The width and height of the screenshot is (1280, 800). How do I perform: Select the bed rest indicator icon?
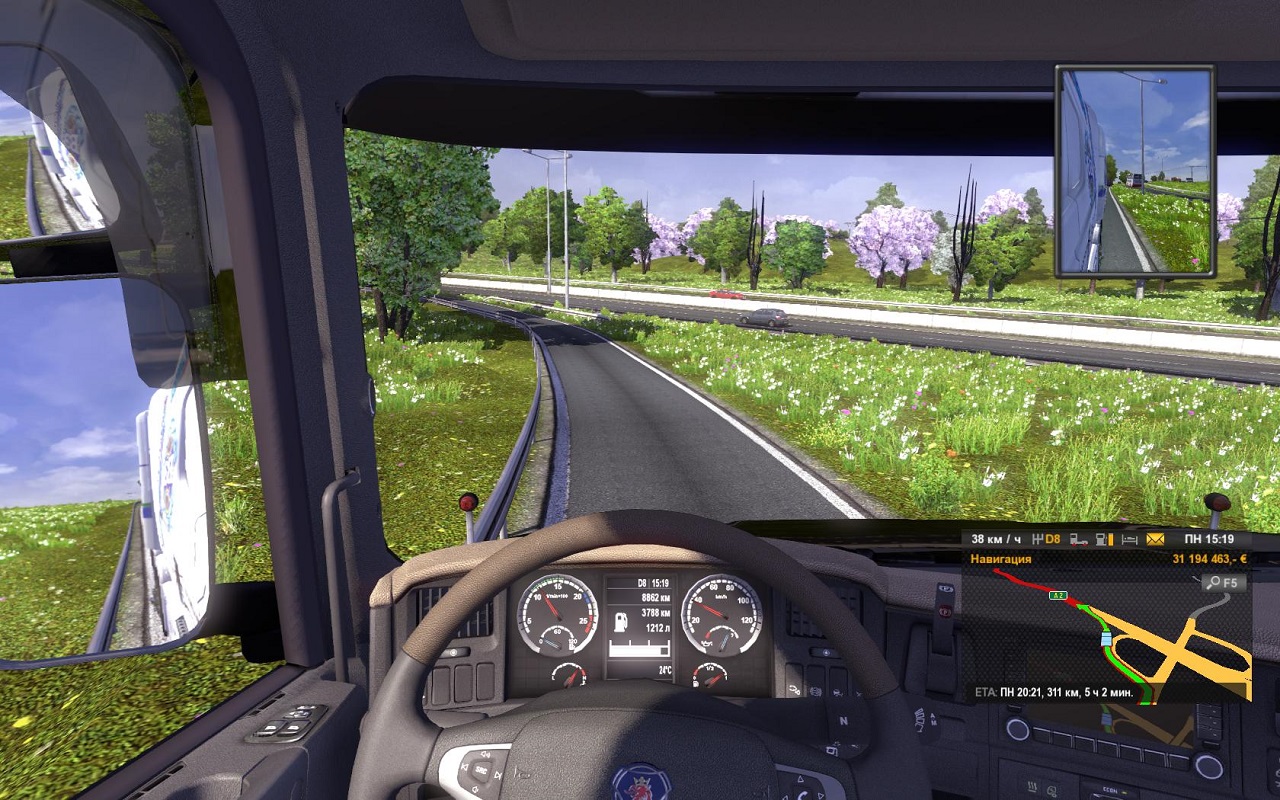[1130, 539]
